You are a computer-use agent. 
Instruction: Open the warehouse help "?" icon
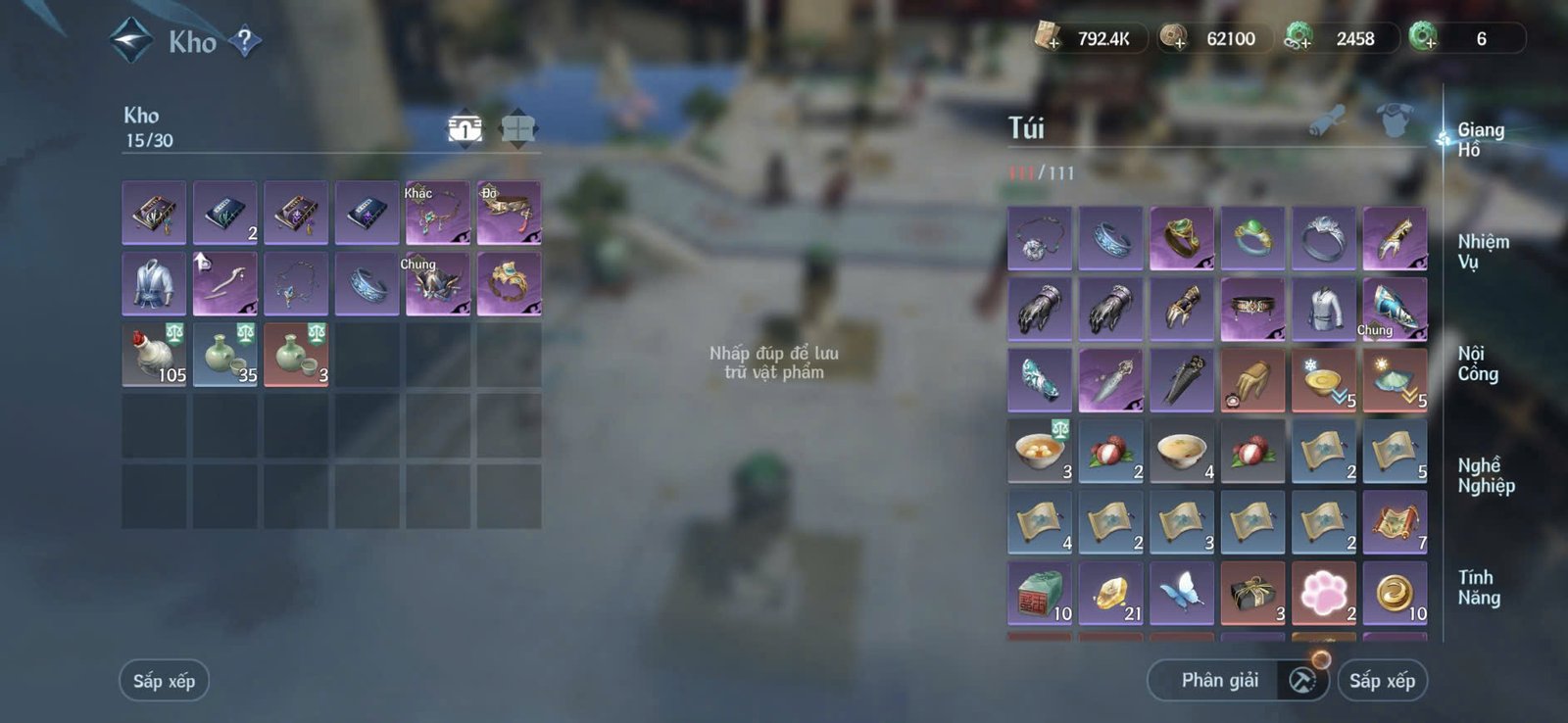246,41
